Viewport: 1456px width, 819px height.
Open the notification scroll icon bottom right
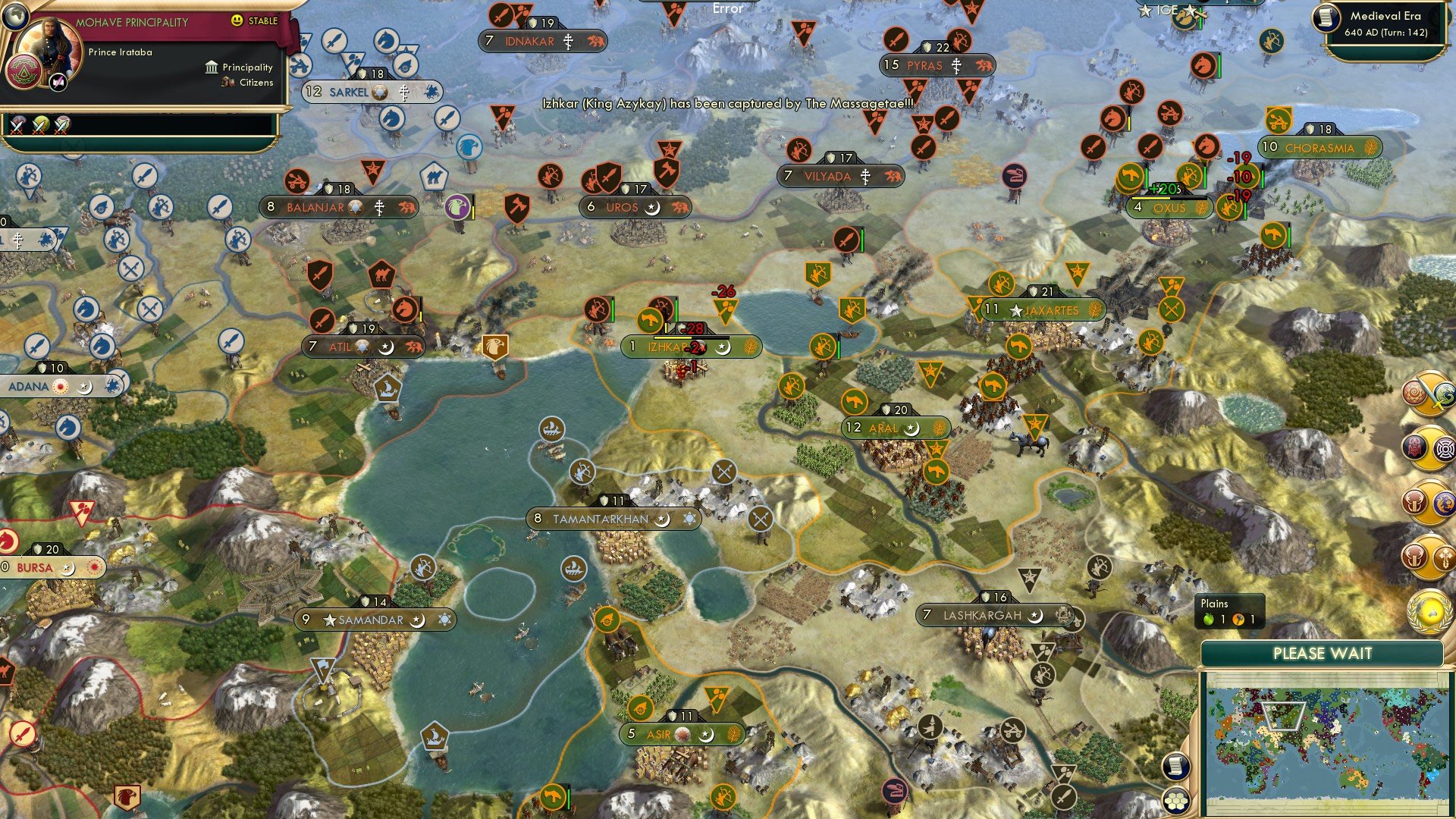coord(1177,767)
